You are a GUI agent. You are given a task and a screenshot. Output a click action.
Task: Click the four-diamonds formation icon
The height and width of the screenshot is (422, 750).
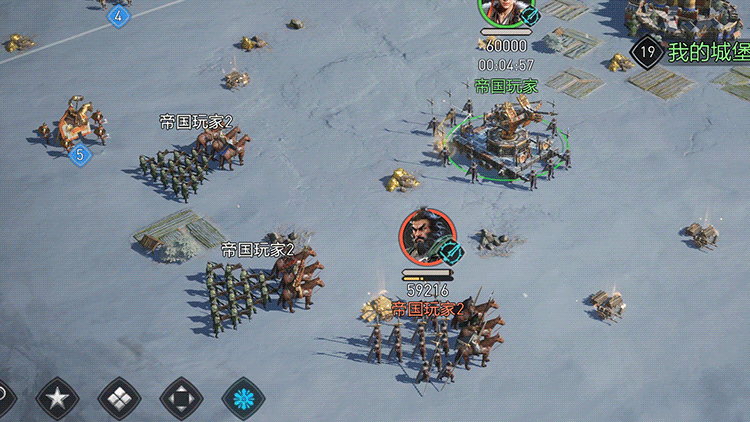pyautogui.click(x=119, y=399)
